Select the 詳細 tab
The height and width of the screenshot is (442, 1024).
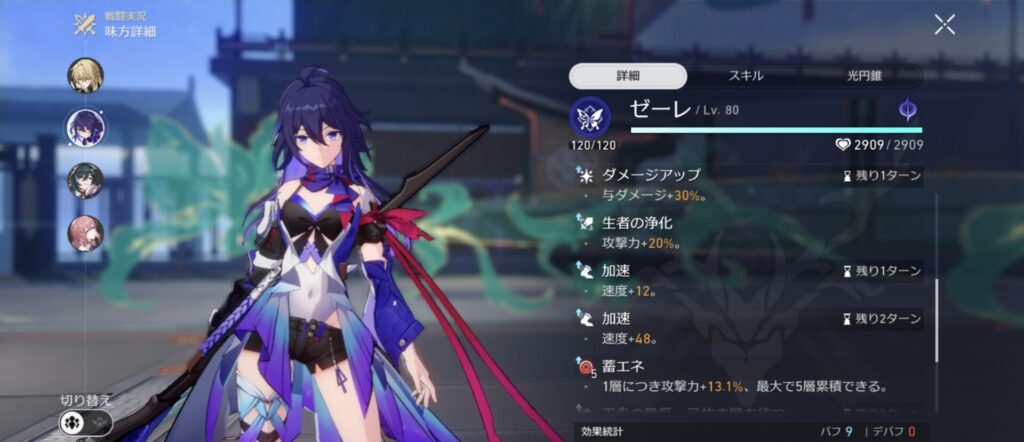[x=628, y=76]
